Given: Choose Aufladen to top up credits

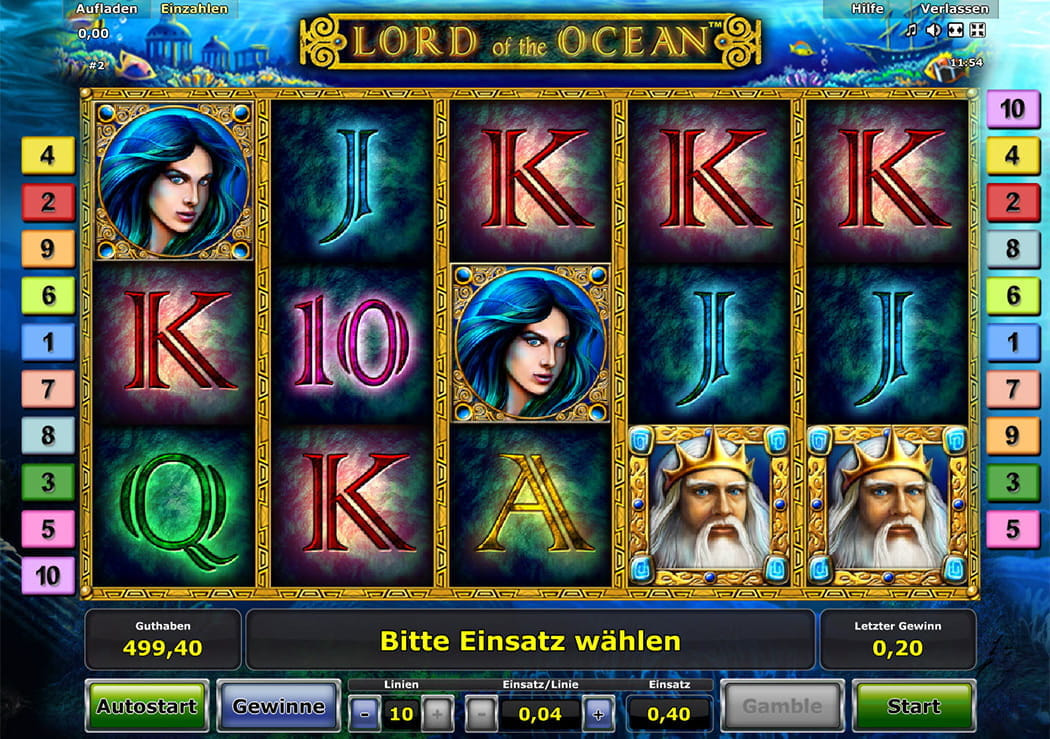Looking at the screenshot, I should click(106, 8).
